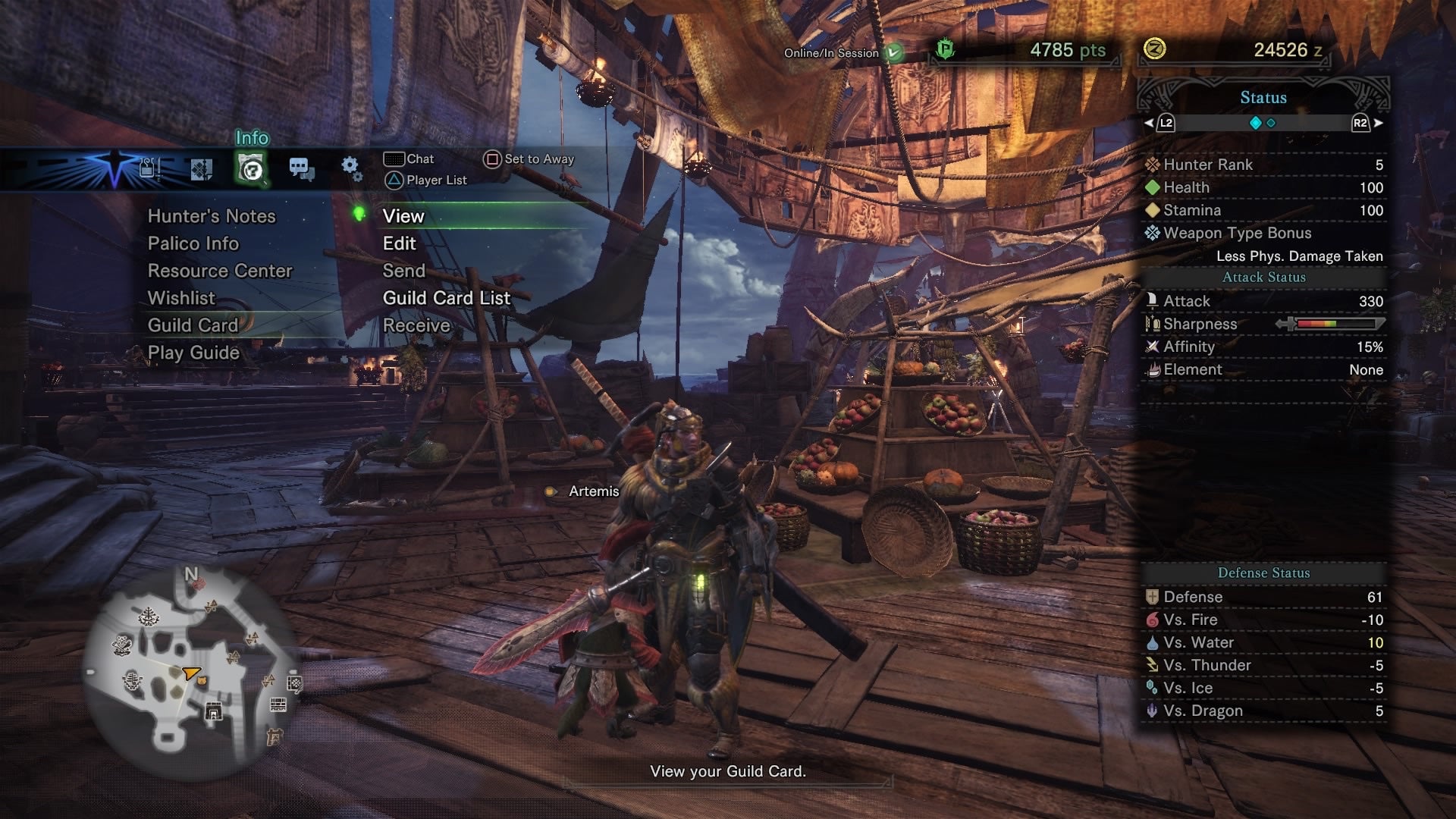Click the Sharpness gauge bar
Screen dimensions: 1456x819
click(x=1335, y=324)
